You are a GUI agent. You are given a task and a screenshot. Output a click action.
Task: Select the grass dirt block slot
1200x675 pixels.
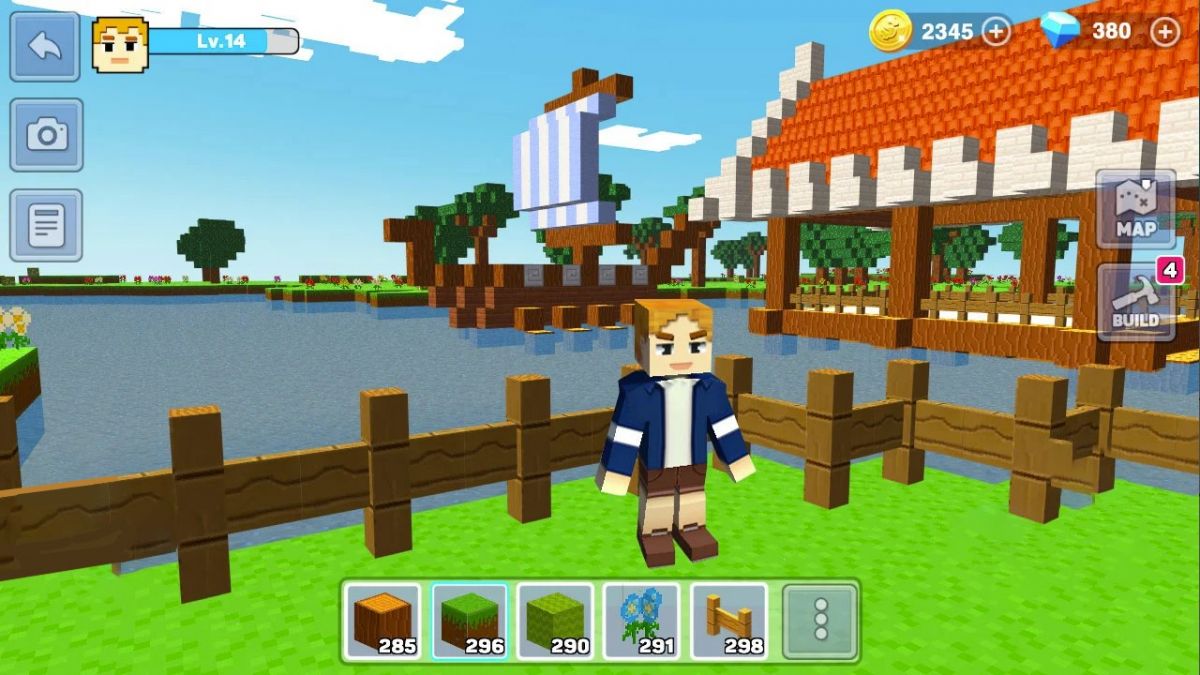(470, 621)
